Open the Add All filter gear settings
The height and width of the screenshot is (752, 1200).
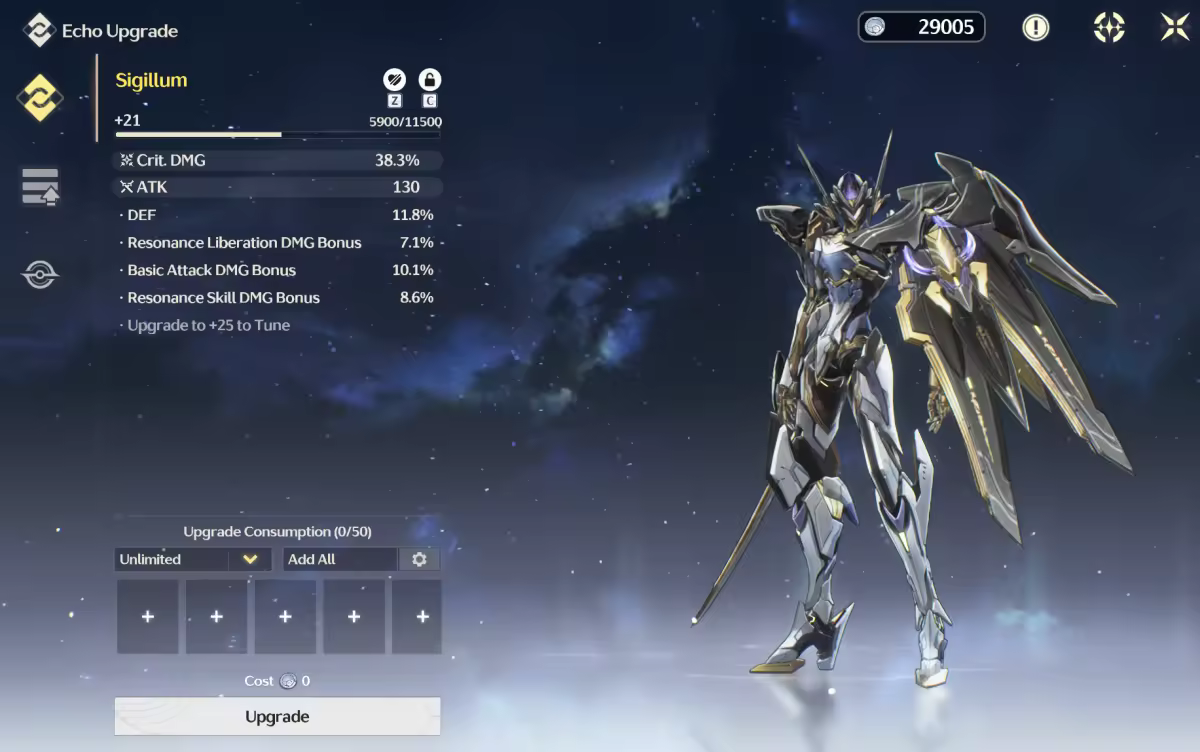click(419, 559)
